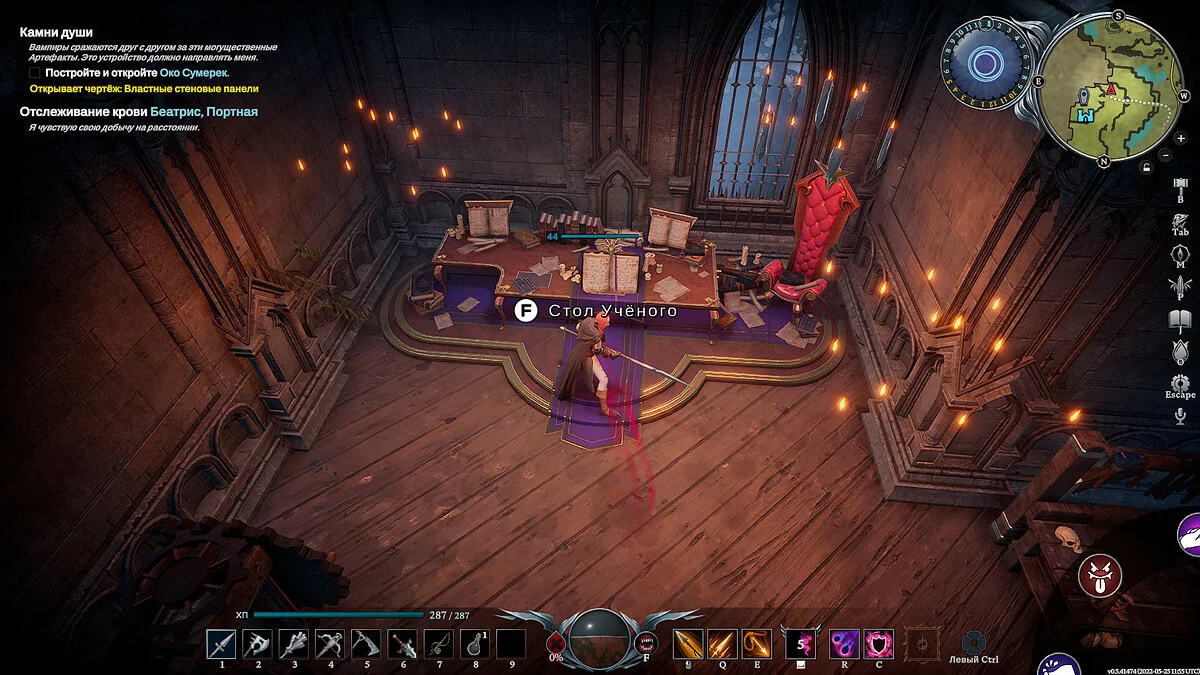The image size is (1200, 675).
Task: Cast the pink shield spell on C
Action: [878, 644]
